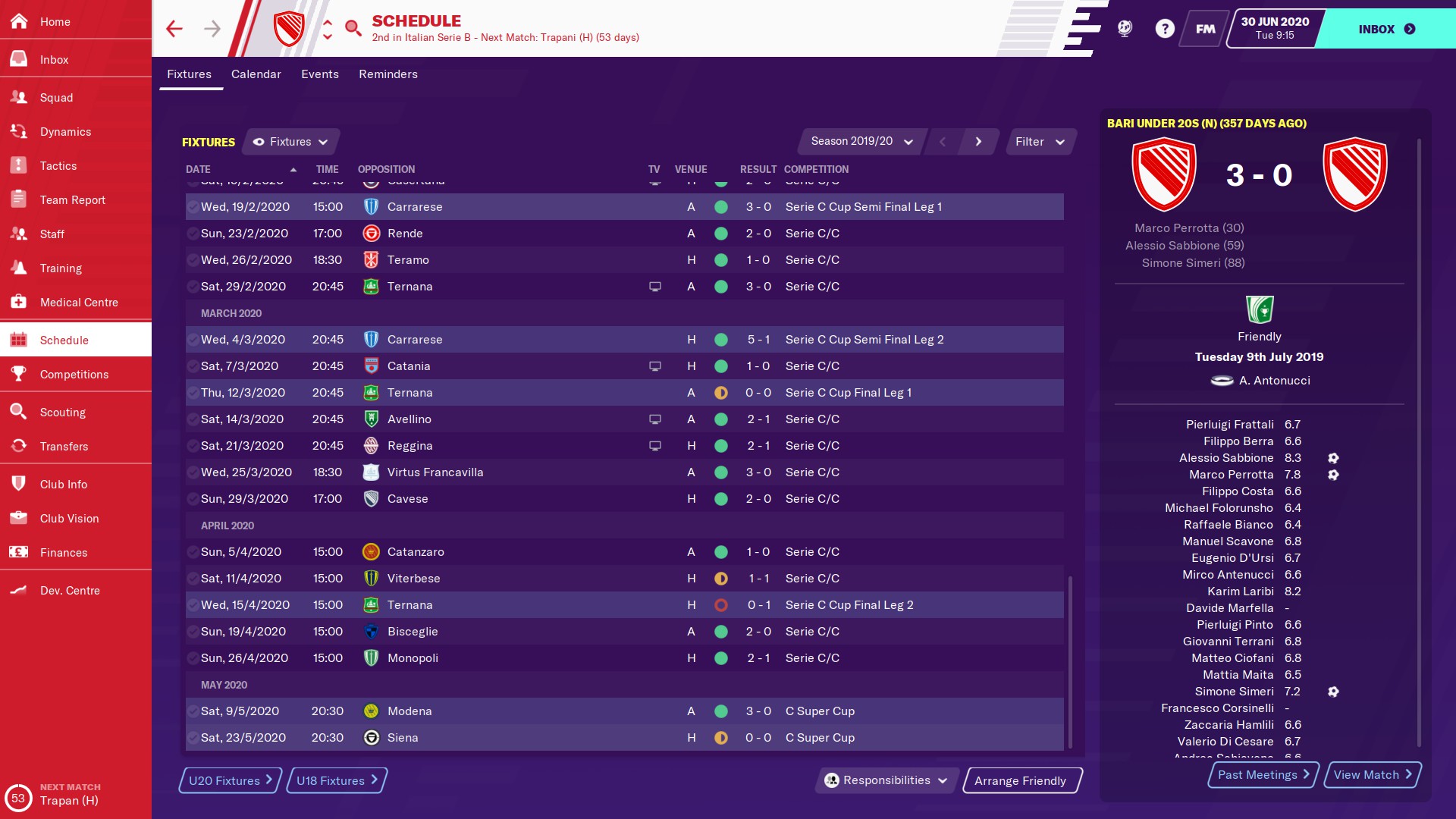The image size is (1456, 819).
Task: Switch to the Reminders tab
Action: [388, 74]
